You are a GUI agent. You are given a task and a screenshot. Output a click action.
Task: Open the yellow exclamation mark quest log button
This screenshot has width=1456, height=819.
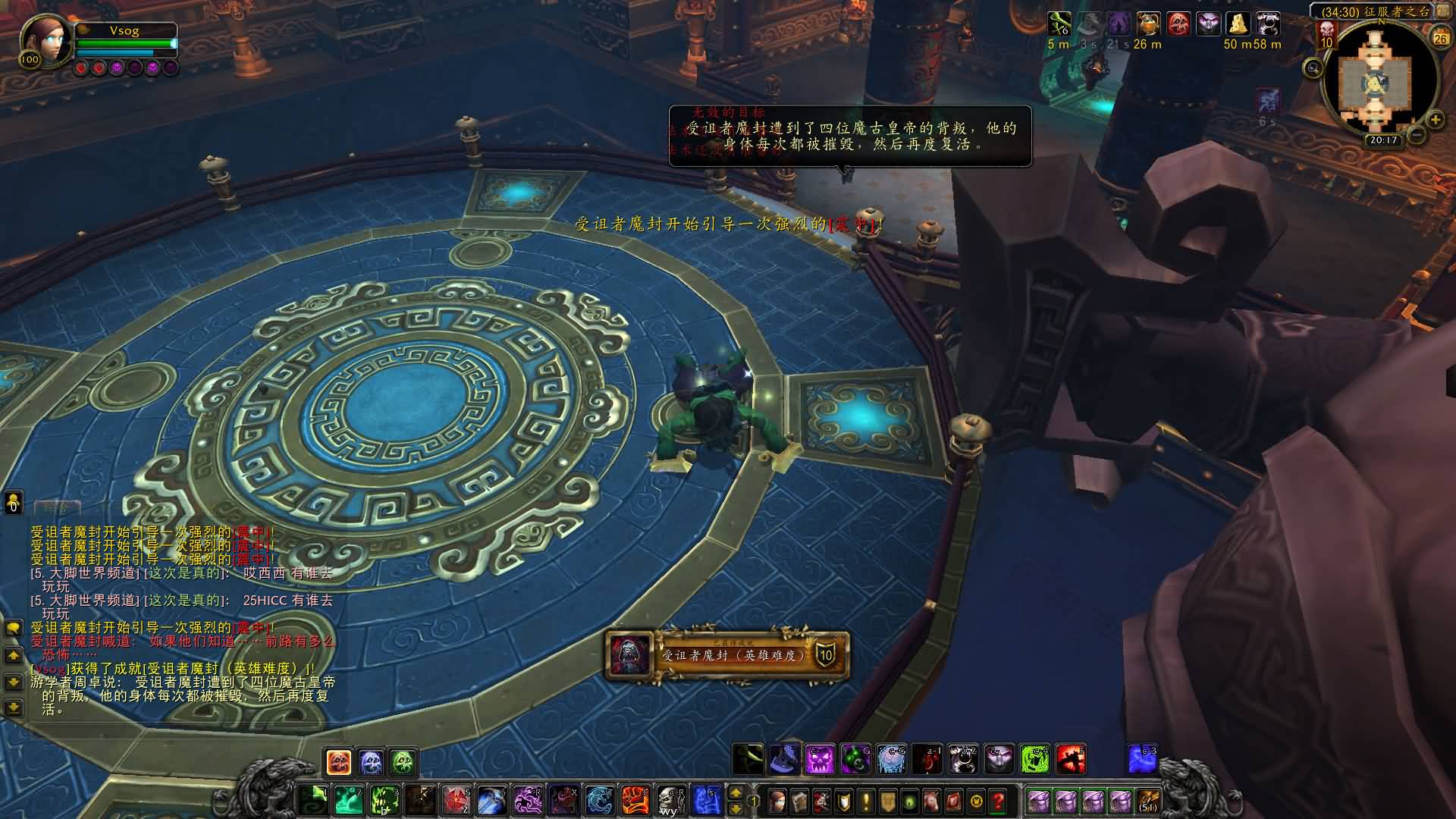click(865, 801)
